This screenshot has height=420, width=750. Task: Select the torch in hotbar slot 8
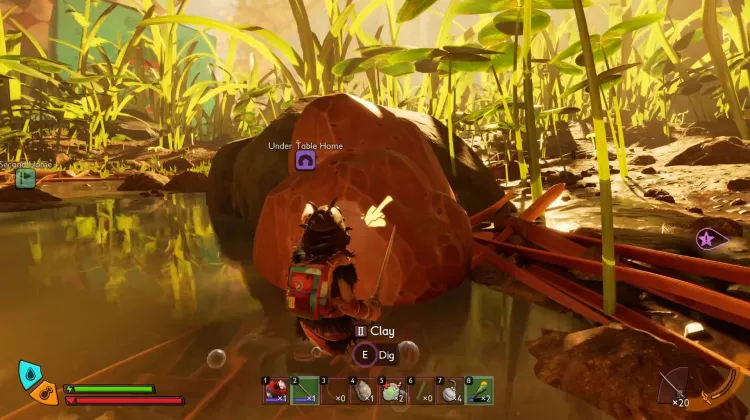(x=480, y=390)
